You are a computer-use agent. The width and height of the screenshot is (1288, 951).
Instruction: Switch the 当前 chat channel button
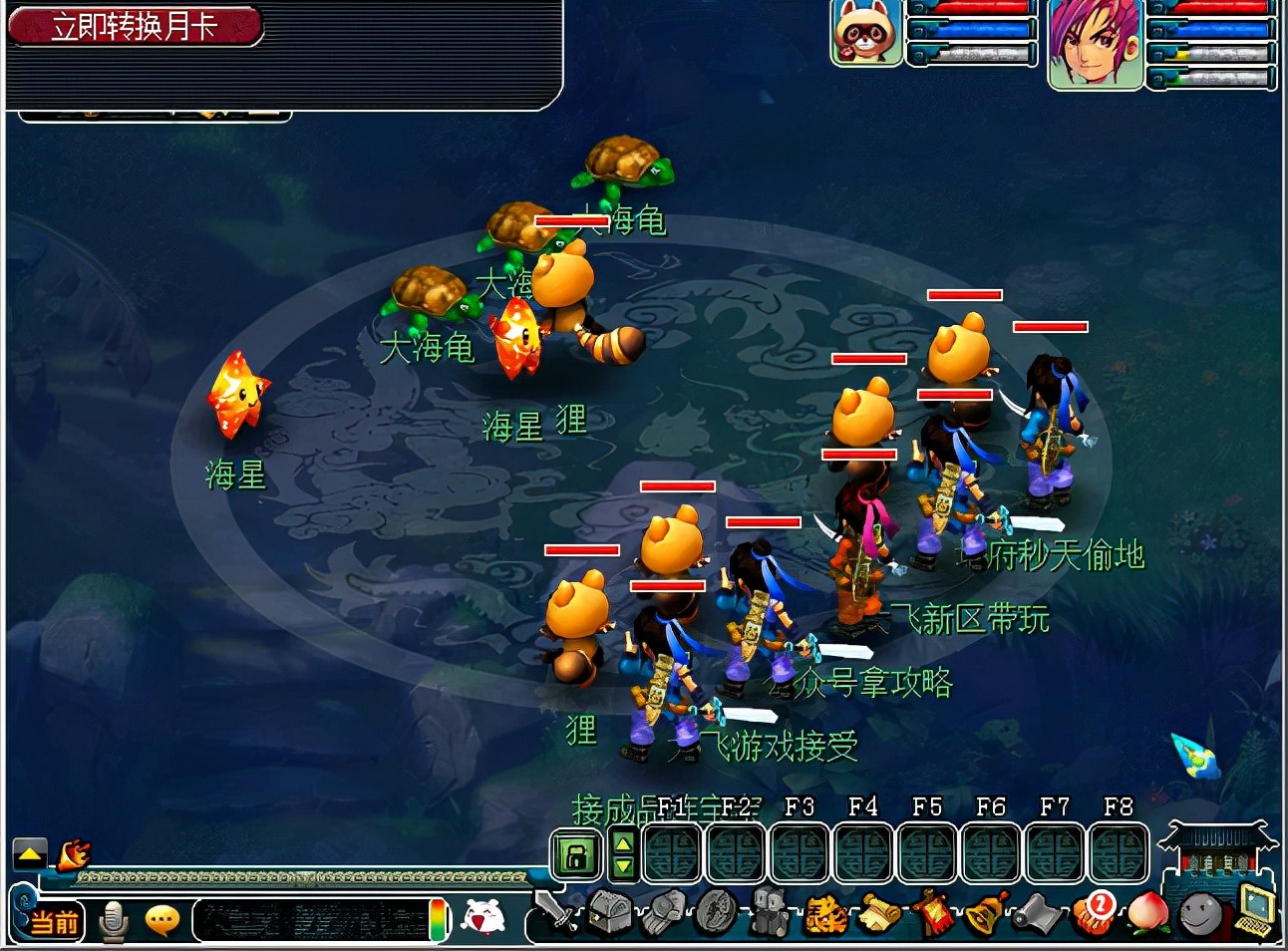[55, 921]
